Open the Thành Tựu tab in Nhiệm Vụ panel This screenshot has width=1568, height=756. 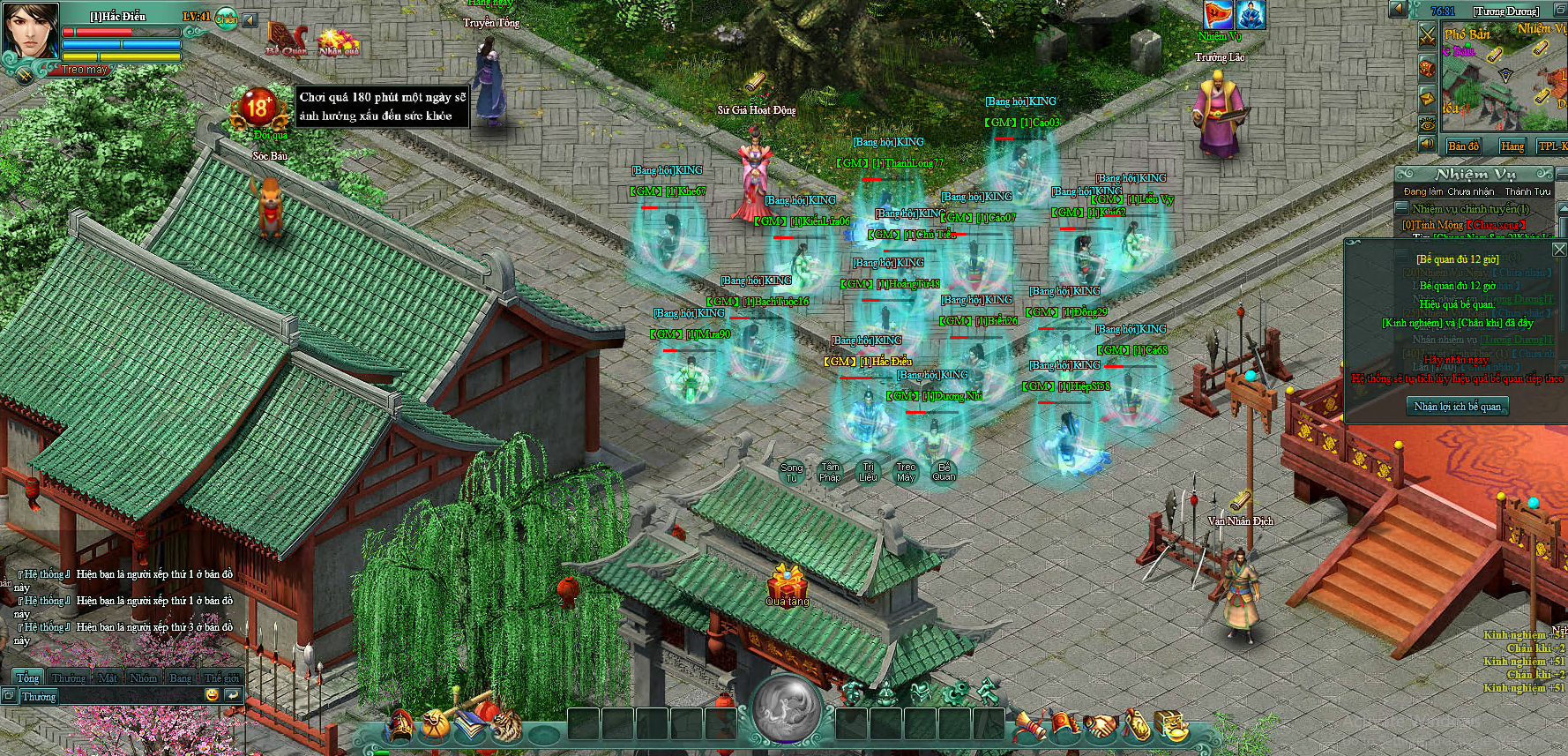click(1528, 191)
